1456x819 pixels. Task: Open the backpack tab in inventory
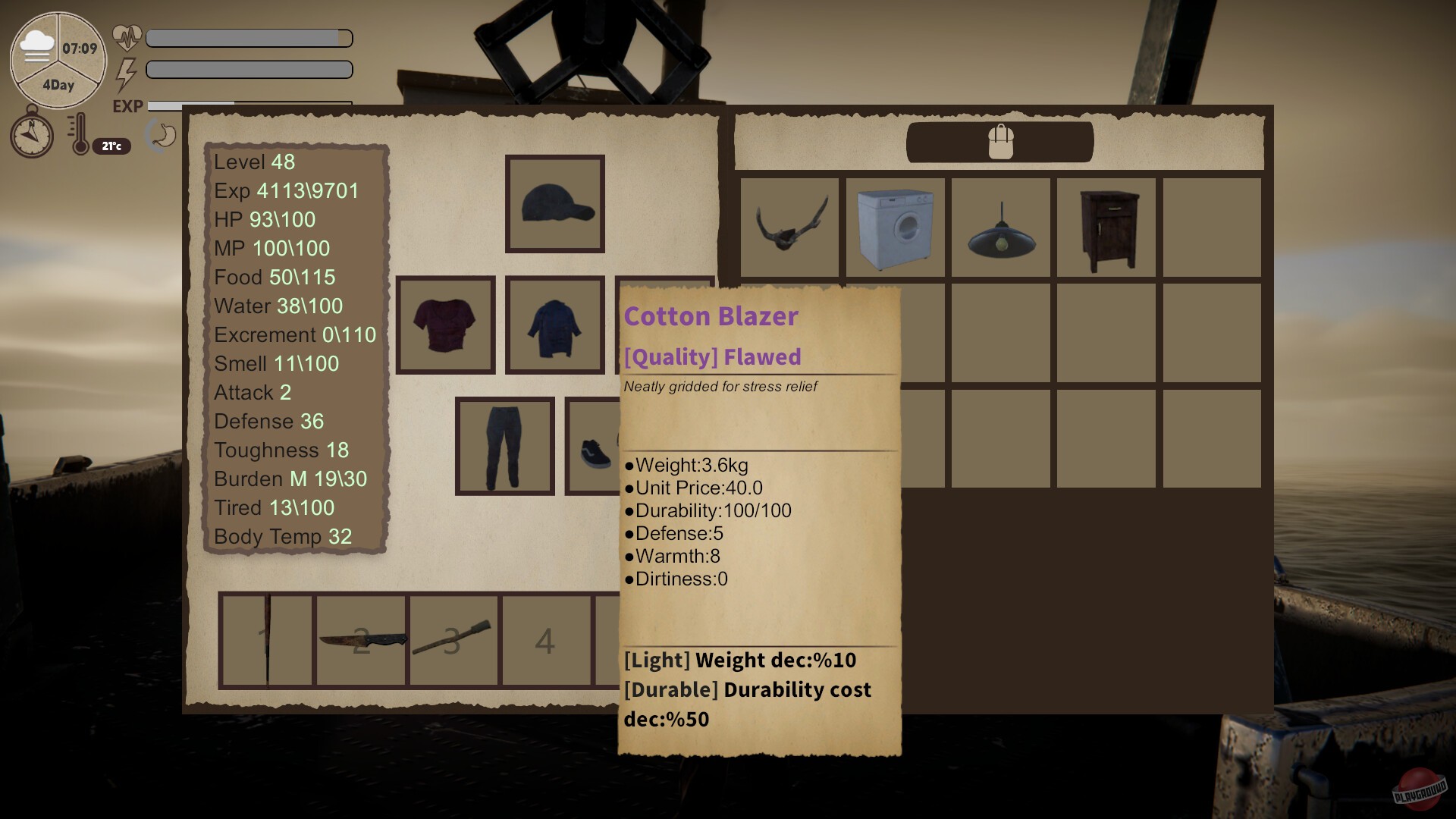pos(999,142)
